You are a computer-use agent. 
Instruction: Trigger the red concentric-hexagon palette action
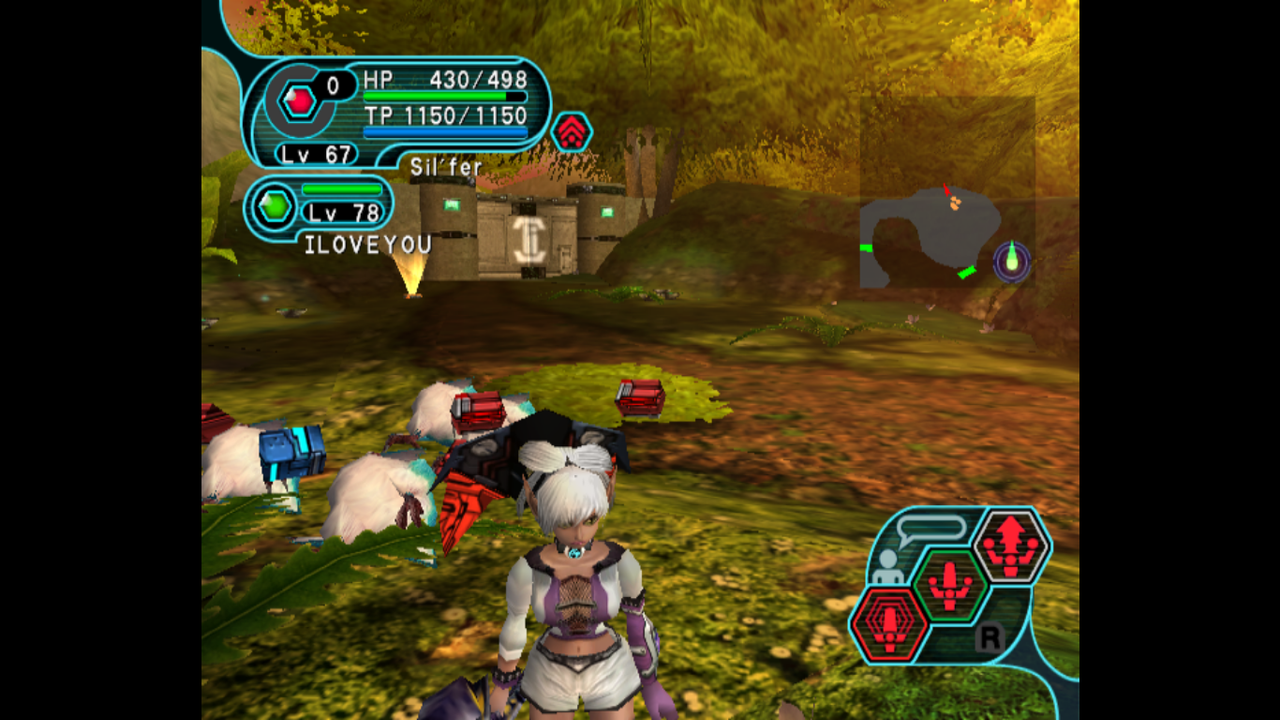(889, 626)
